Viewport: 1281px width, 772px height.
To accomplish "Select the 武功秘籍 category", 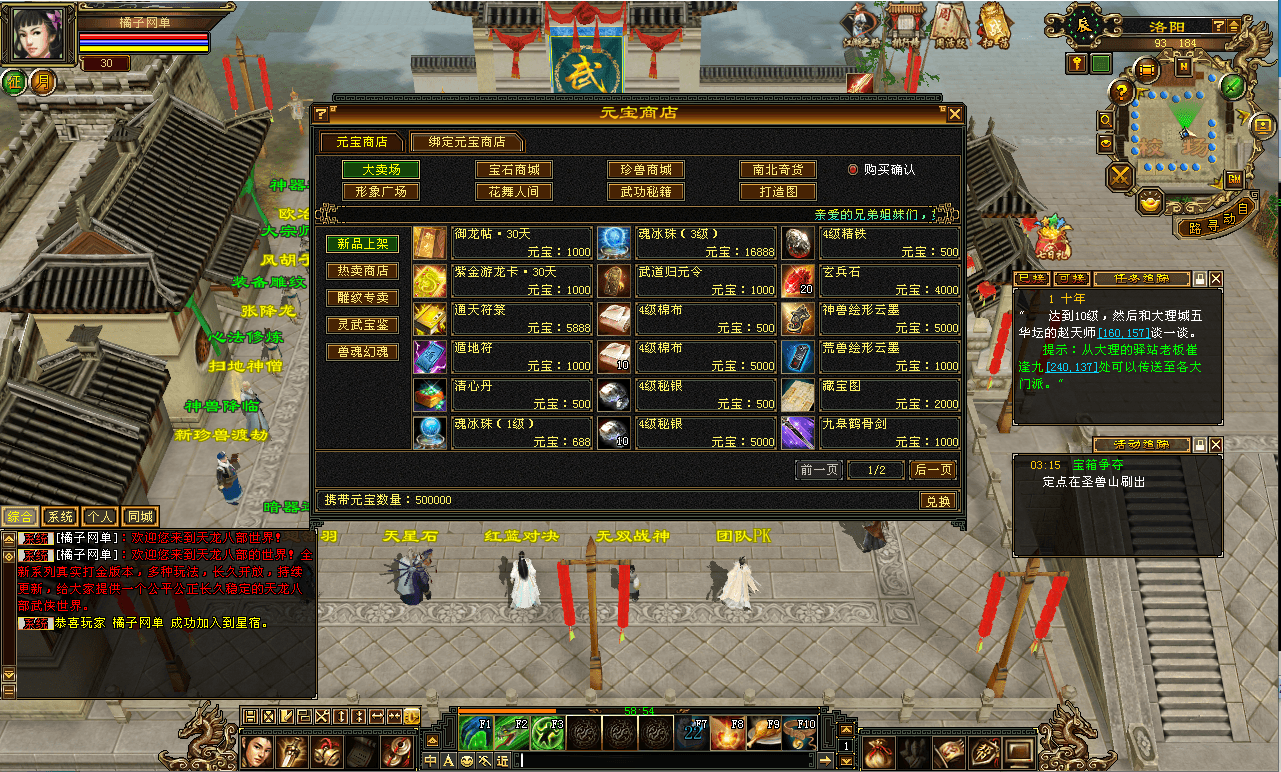I will [x=646, y=191].
